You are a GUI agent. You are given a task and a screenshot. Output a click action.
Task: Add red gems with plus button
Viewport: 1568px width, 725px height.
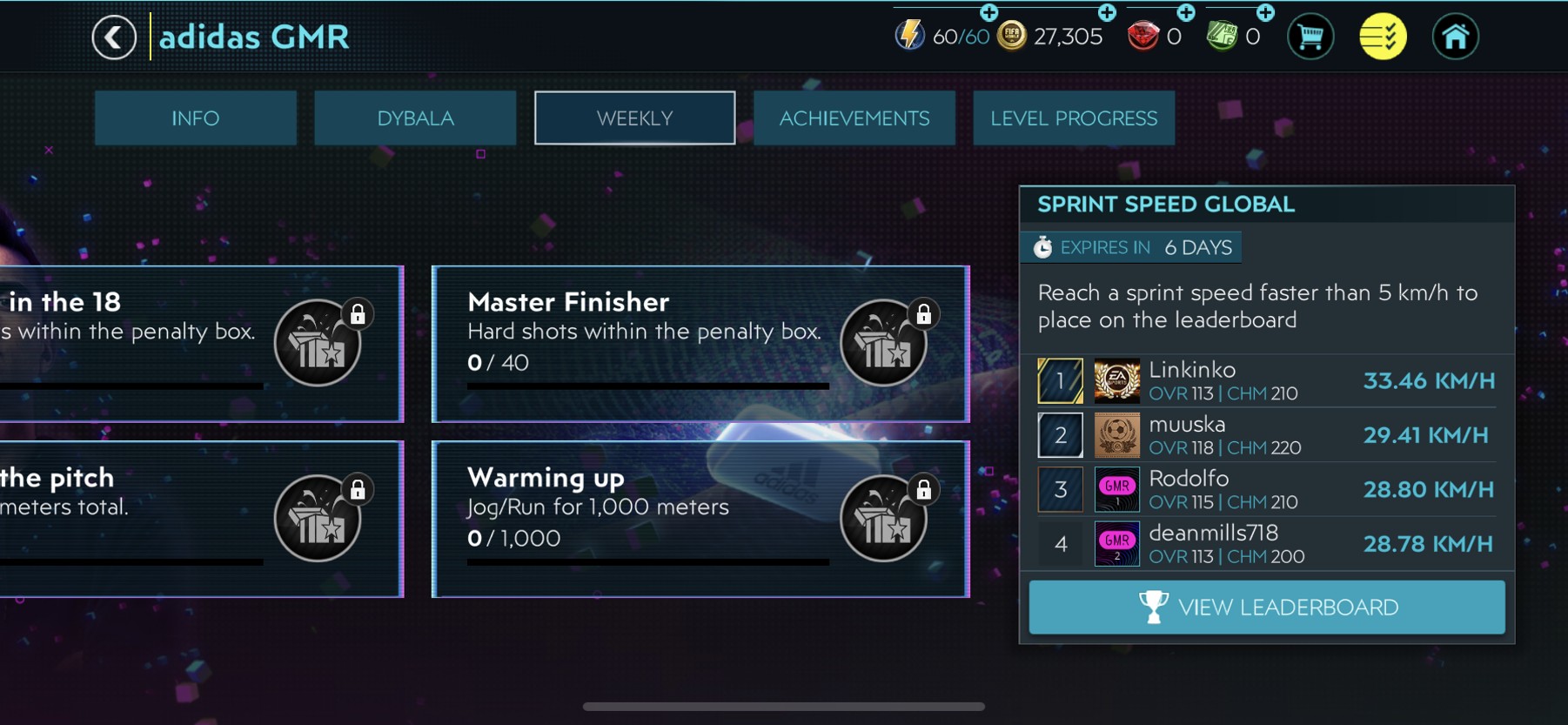(x=1186, y=13)
